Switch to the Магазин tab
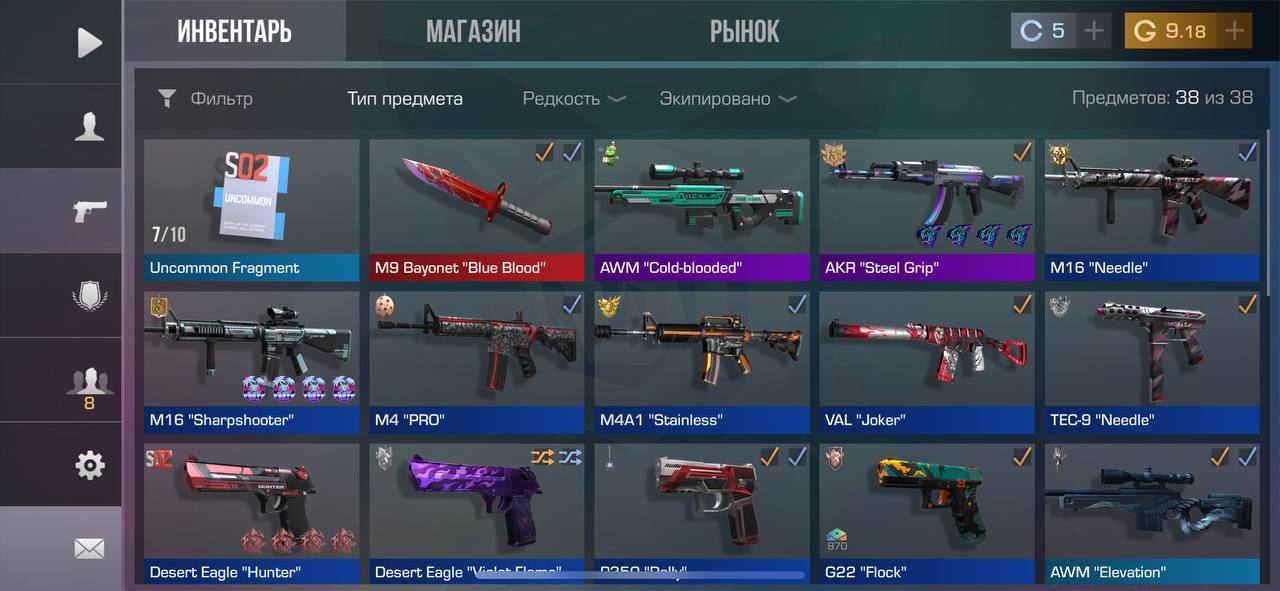 (x=473, y=31)
